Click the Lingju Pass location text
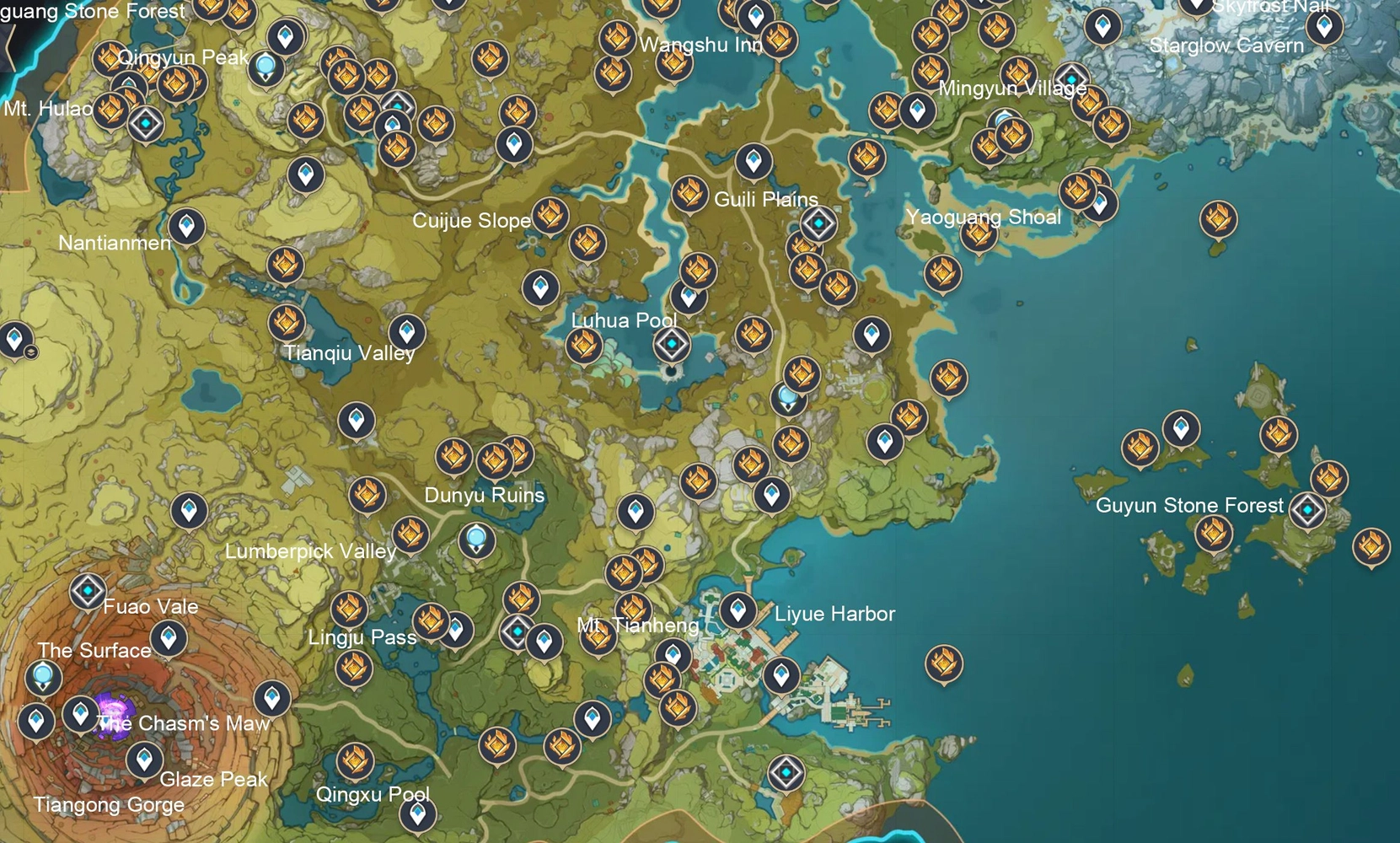 [362, 638]
